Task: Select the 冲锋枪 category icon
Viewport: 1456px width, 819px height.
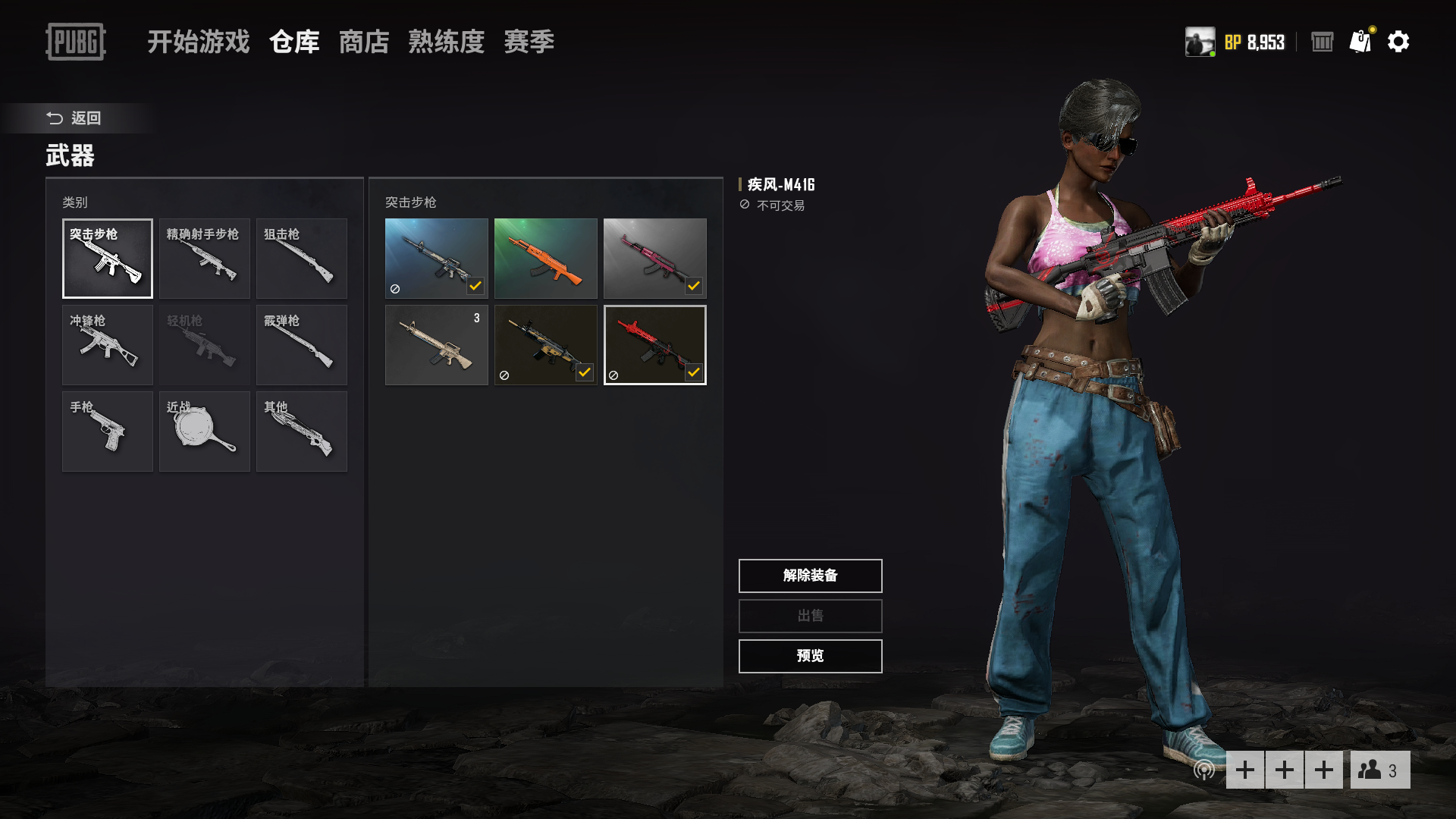Action: coord(107,345)
